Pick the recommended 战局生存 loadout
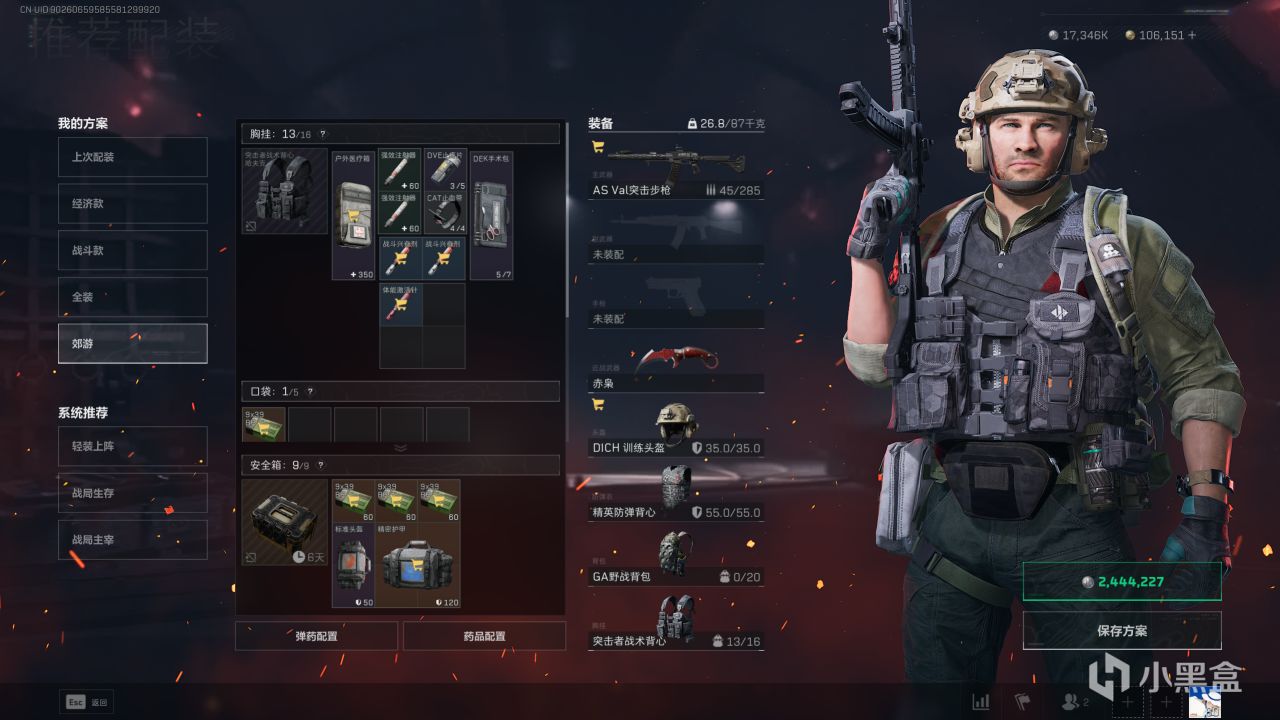 (132, 493)
